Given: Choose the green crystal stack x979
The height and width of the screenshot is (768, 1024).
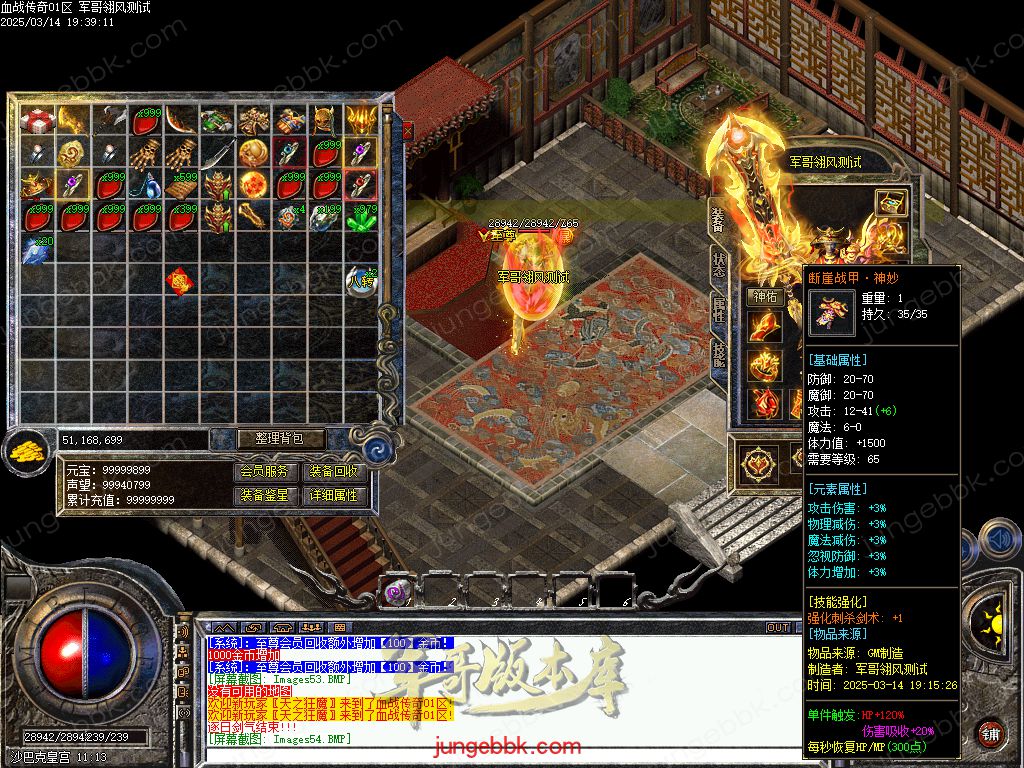Looking at the screenshot, I should [360, 217].
